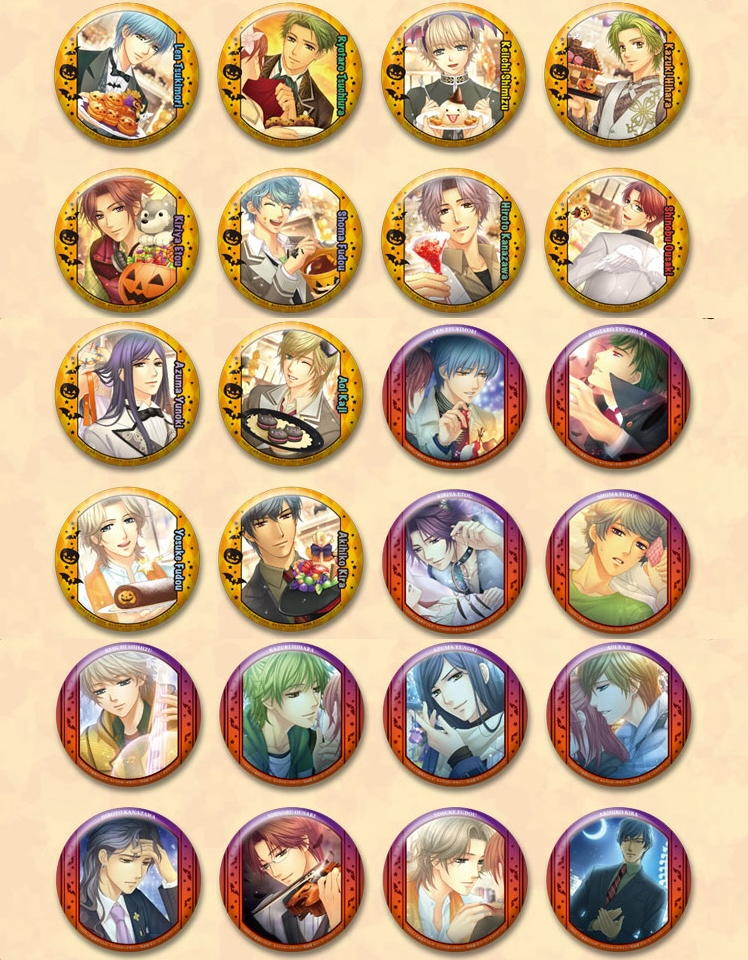Choose Ryotaro Tsuchiura's orange pumpkin badge
The height and width of the screenshot is (960, 748).
tap(290, 75)
